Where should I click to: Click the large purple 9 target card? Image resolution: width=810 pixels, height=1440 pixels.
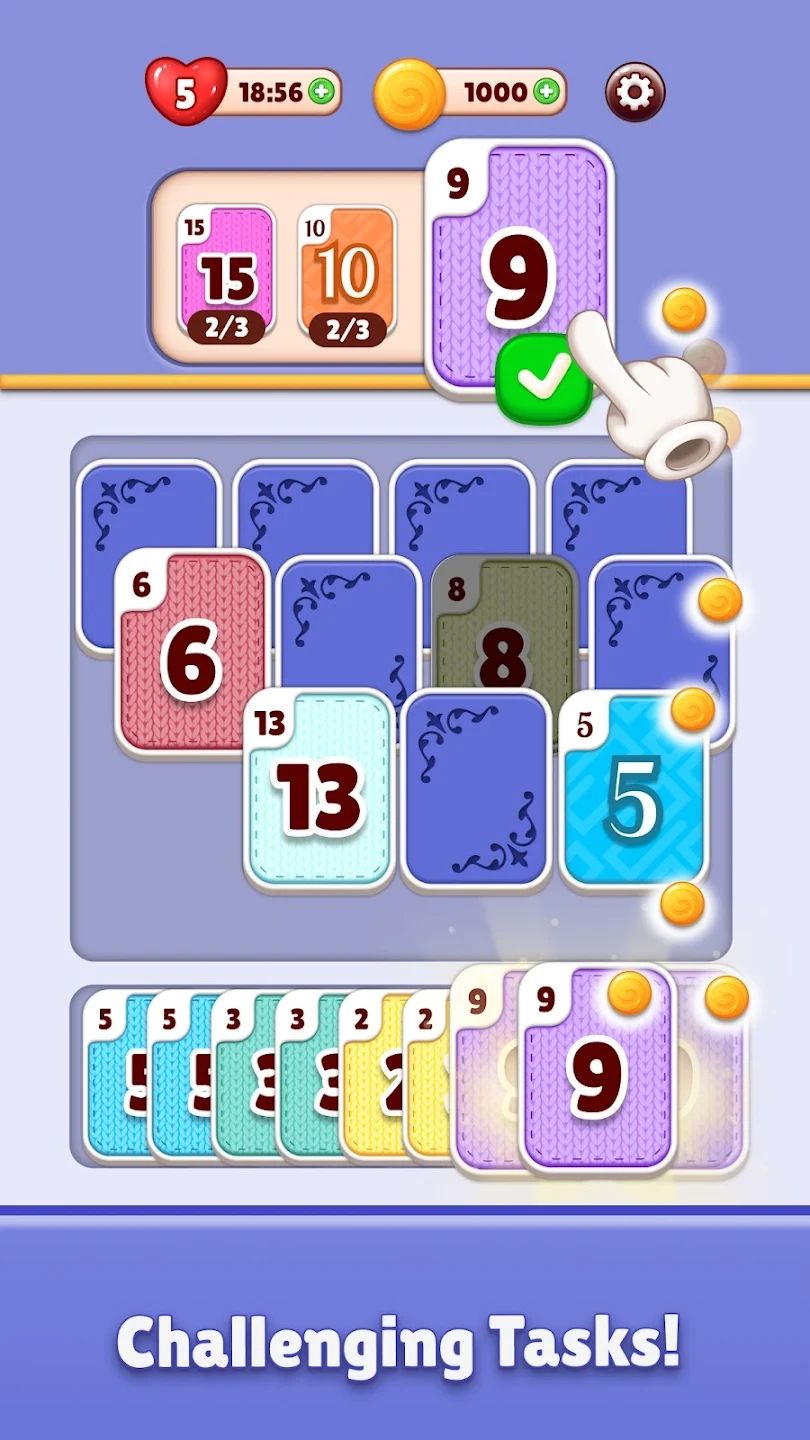pos(520,270)
